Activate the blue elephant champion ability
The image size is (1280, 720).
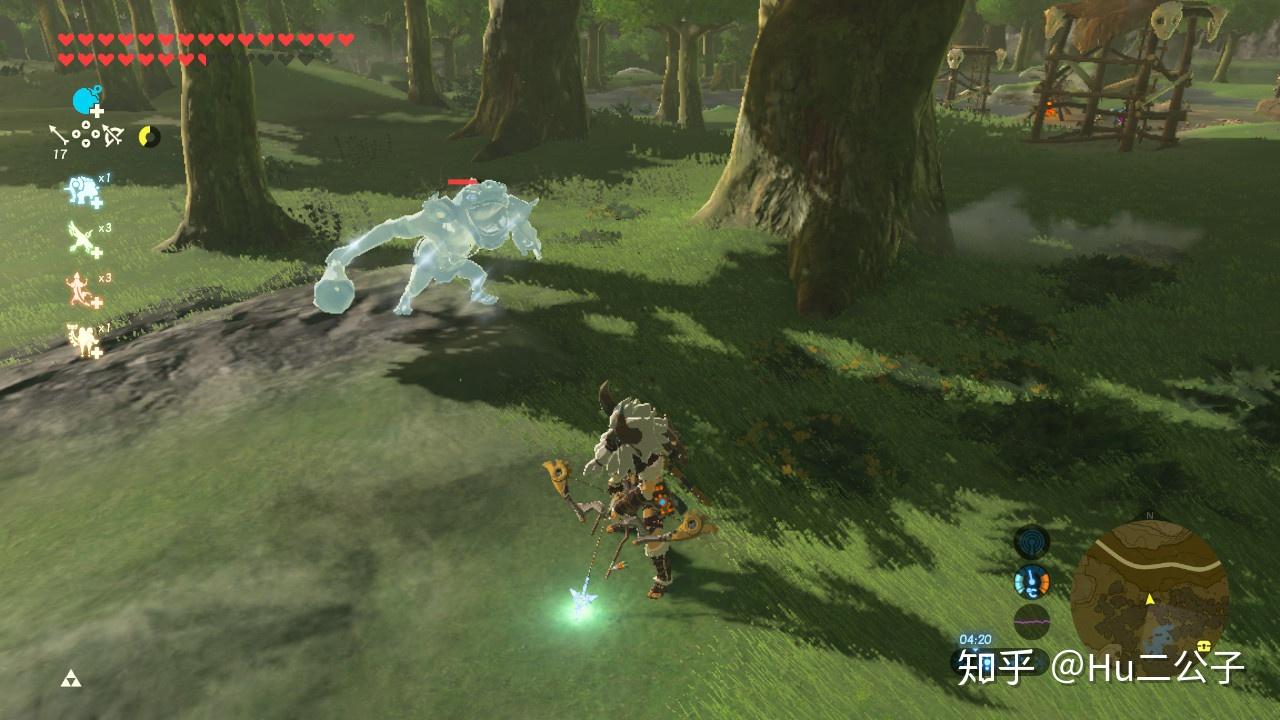84,191
